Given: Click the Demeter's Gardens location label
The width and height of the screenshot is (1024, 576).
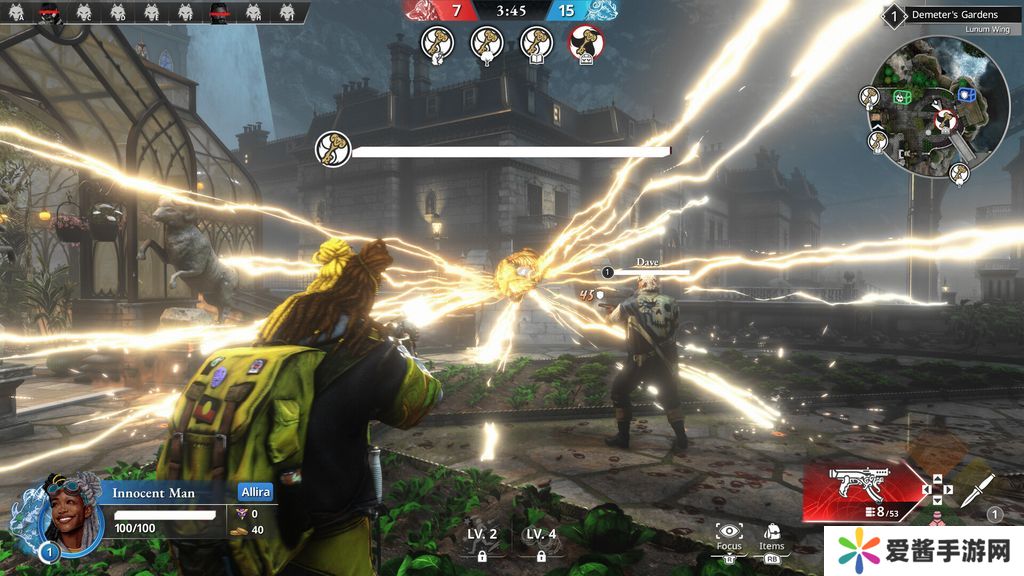Looking at the screenshot, I should tap(953, 15).
